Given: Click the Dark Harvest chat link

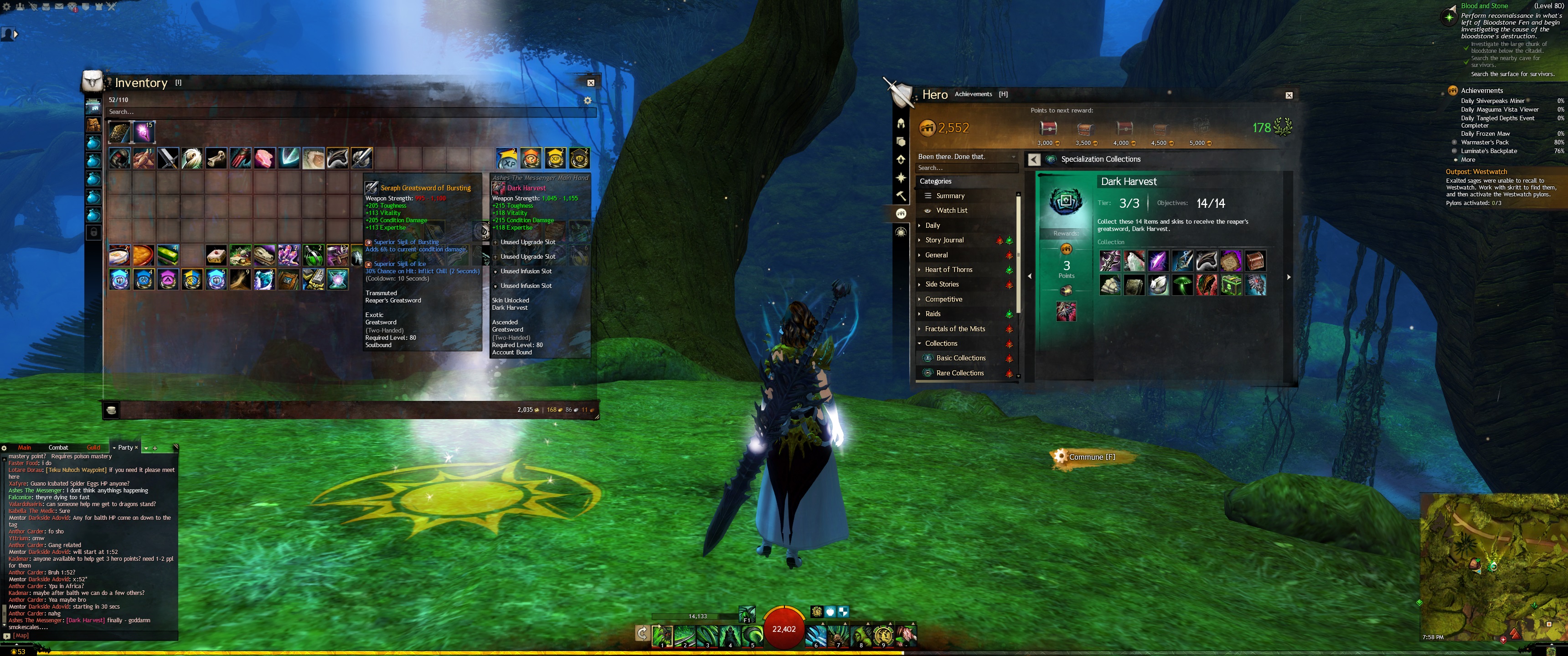Looking at the screenshot, I should pos(85,620).
